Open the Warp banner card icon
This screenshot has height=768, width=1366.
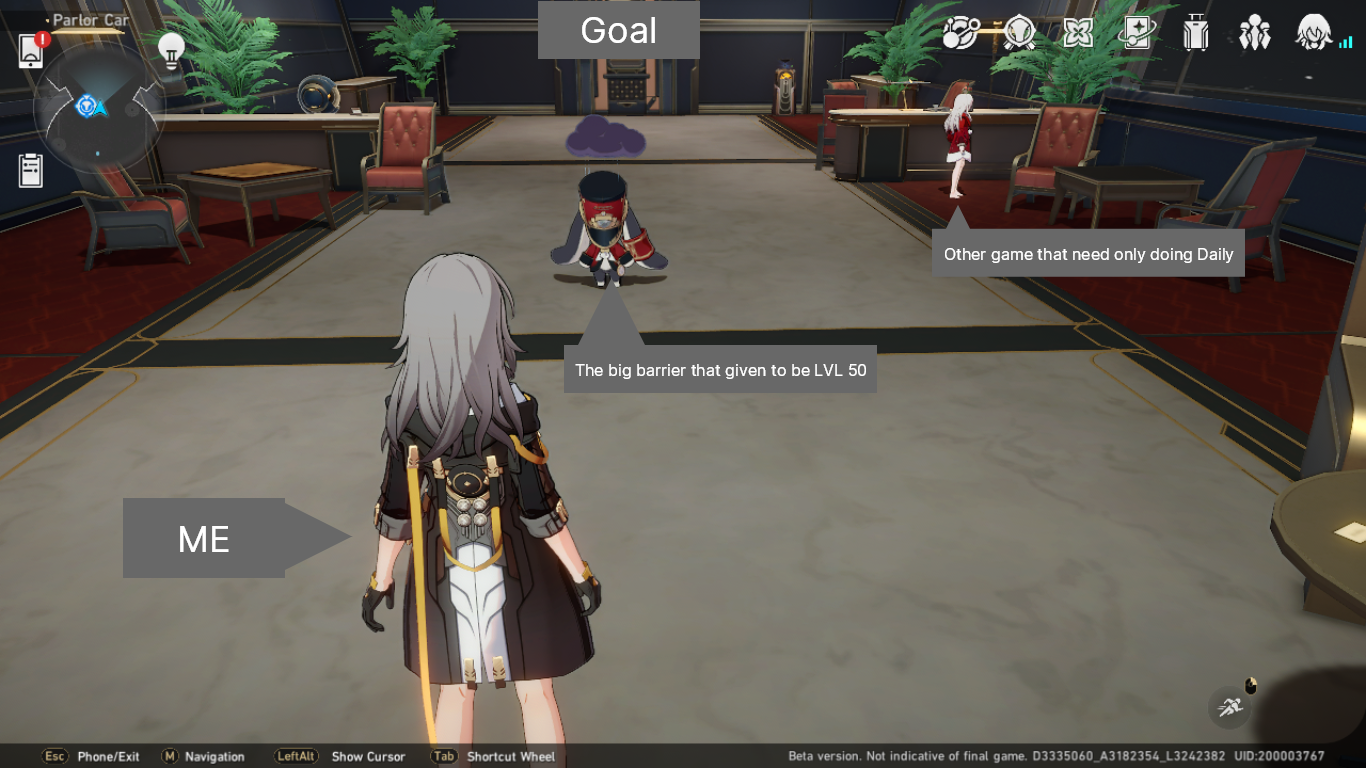pos(1136,33)
